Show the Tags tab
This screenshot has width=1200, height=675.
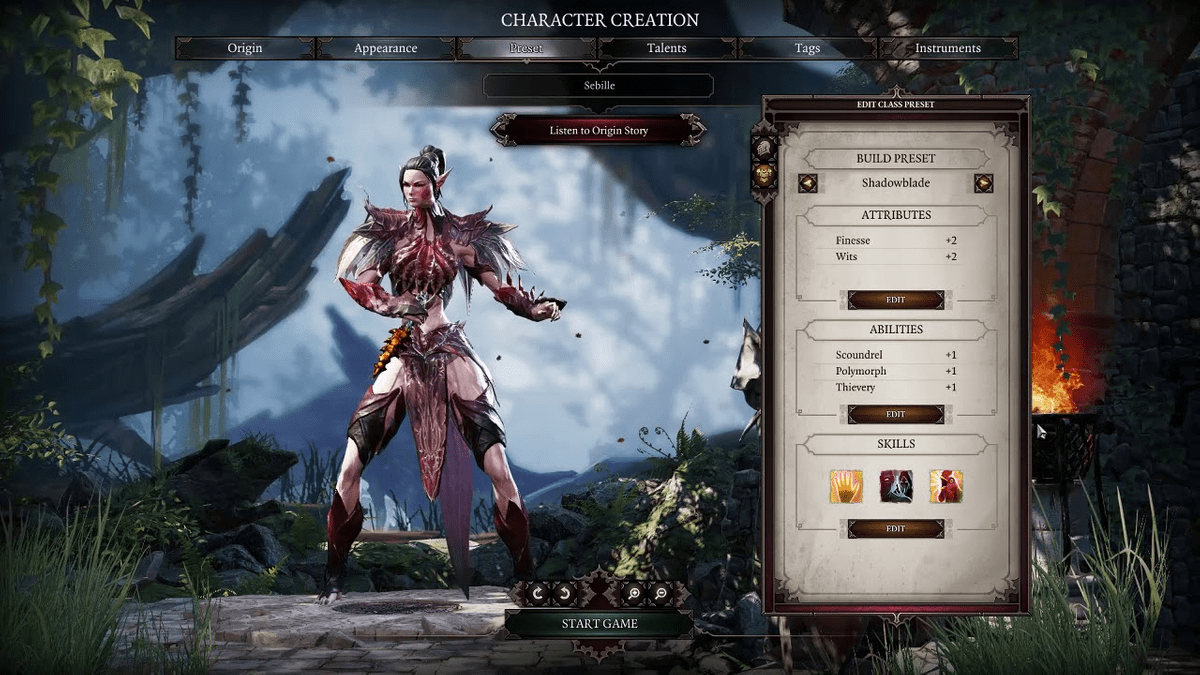pos(807,48)
